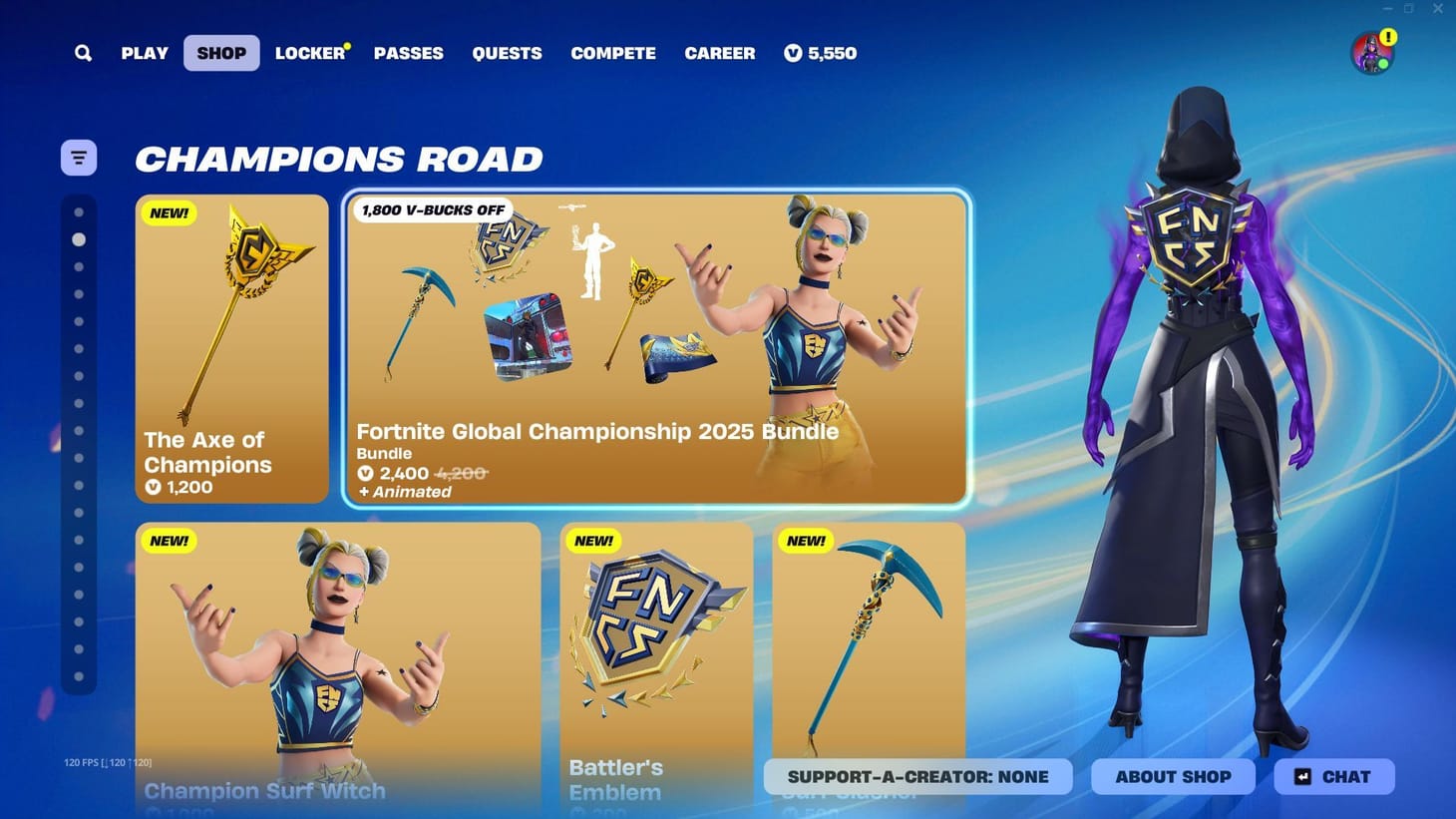Select The Axe of Champions item
The width and height of the screenshot is (1456, 819).
pyautogui.click(x=231, y=347)
